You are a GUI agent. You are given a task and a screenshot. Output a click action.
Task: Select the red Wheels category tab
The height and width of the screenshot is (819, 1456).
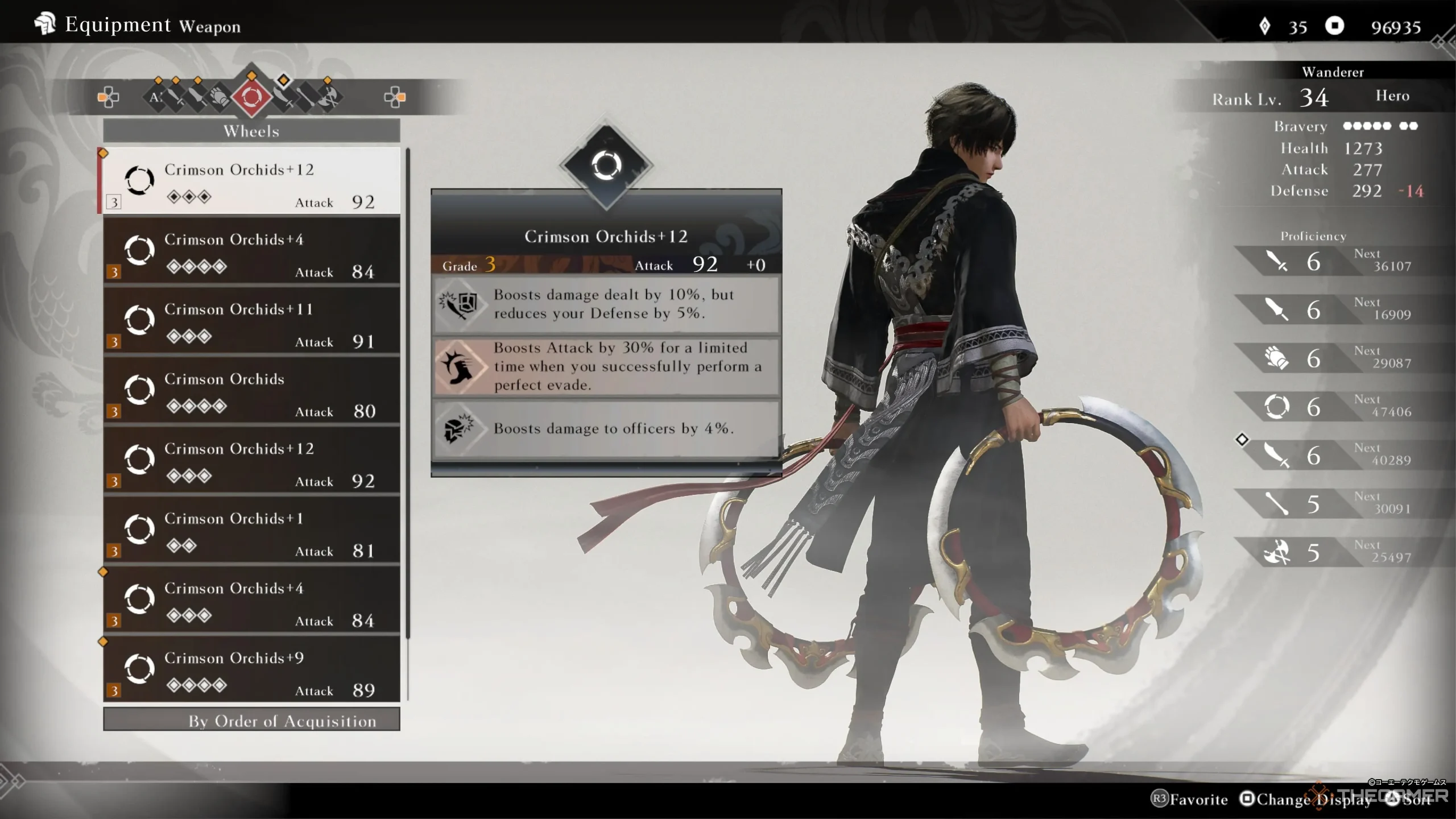tap(252, 97)
